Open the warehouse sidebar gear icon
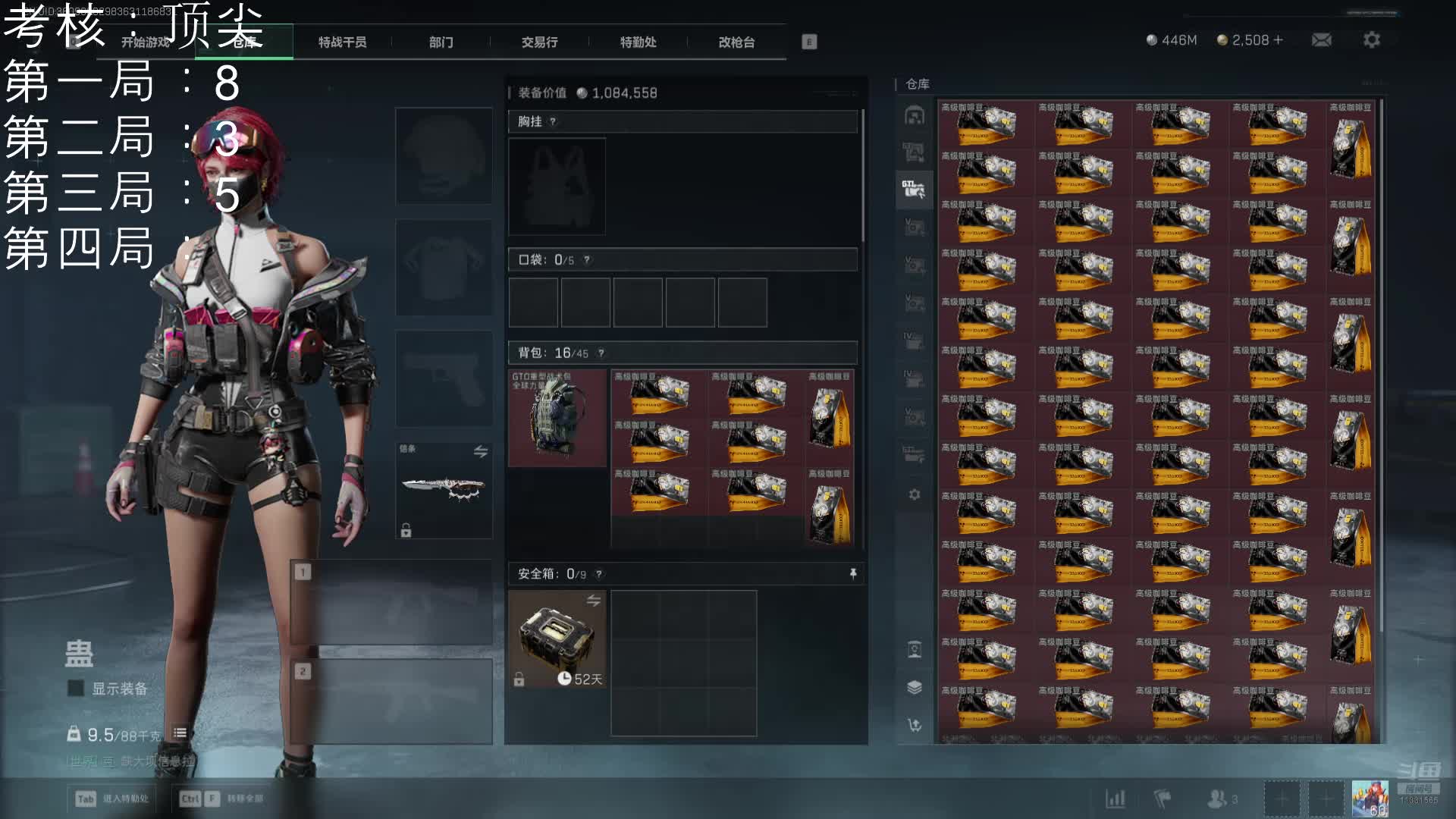1456x819 pixels. [915, 494]
